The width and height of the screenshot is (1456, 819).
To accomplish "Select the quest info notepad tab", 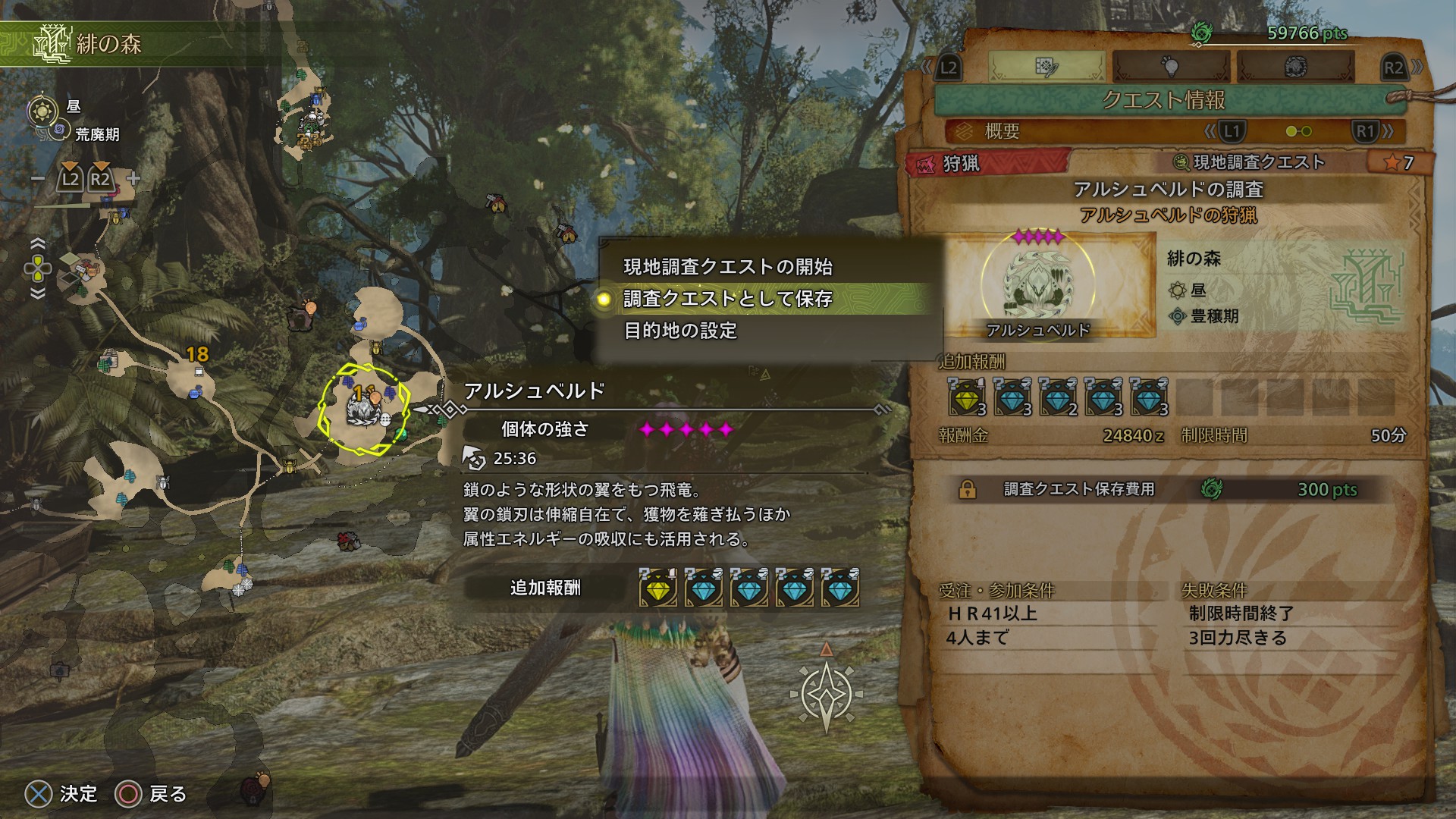I will click(x=1046, y=67).
